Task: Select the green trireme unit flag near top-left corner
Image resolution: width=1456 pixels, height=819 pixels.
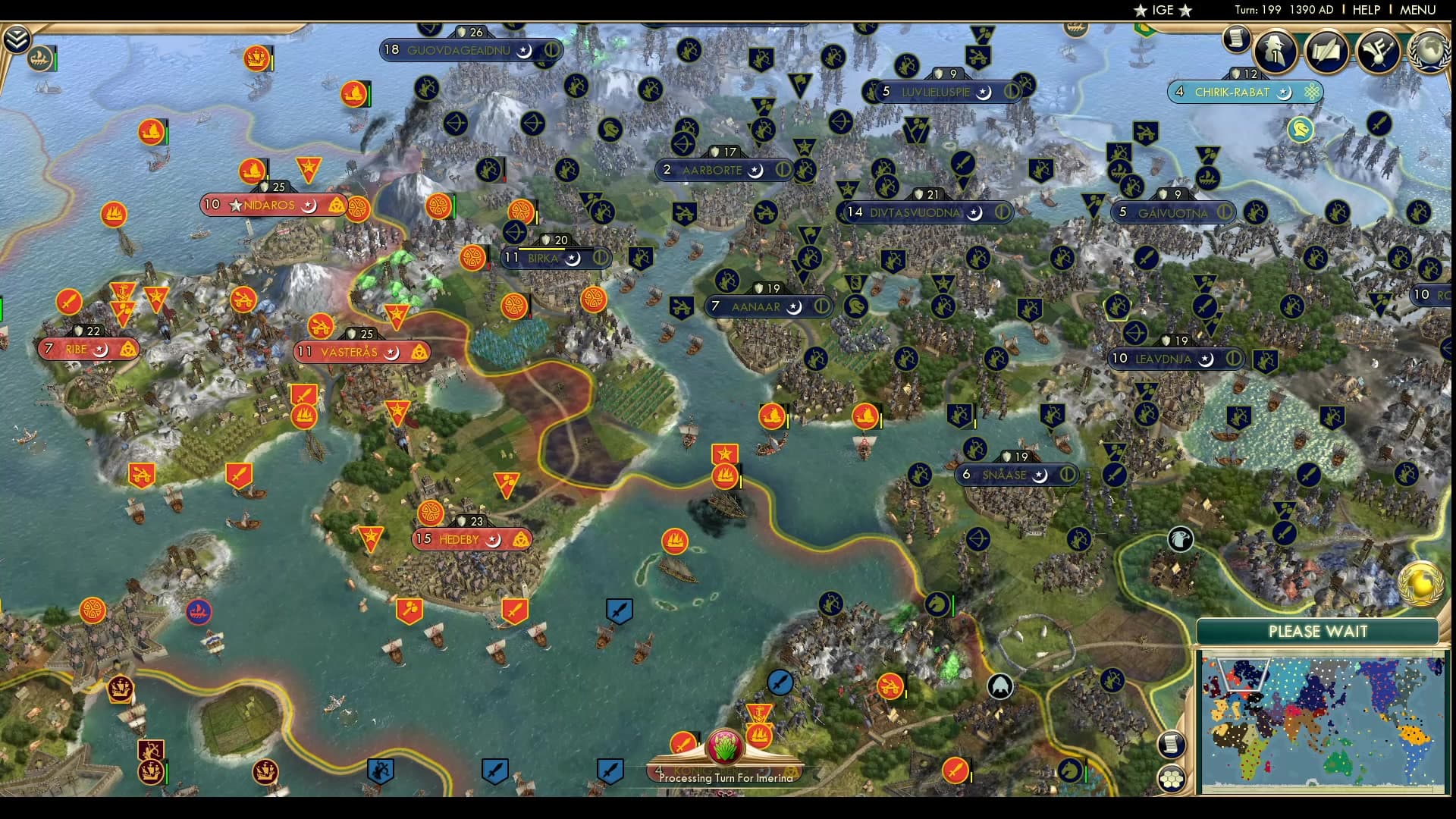Action: [39, 58]
